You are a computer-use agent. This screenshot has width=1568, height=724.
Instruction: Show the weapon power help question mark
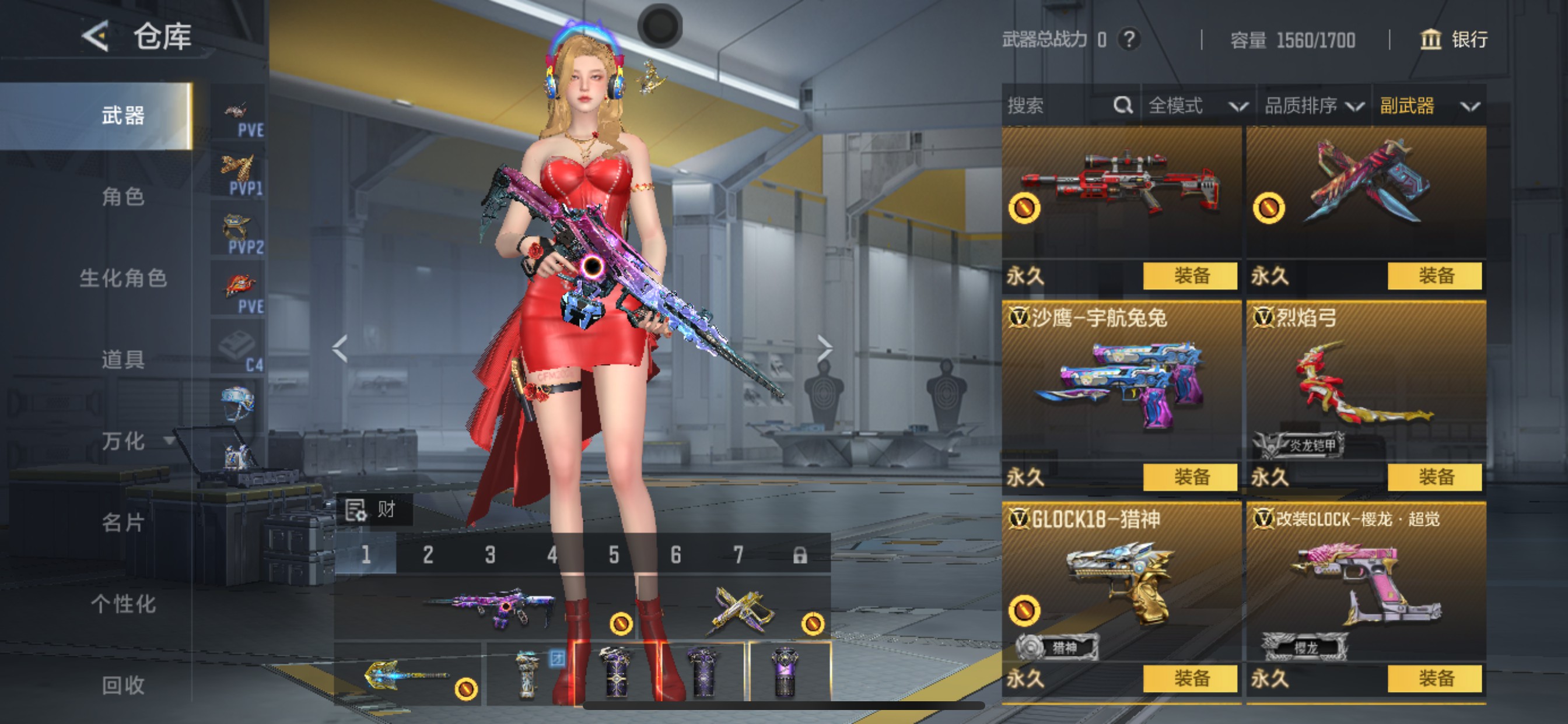[1129, 40]
